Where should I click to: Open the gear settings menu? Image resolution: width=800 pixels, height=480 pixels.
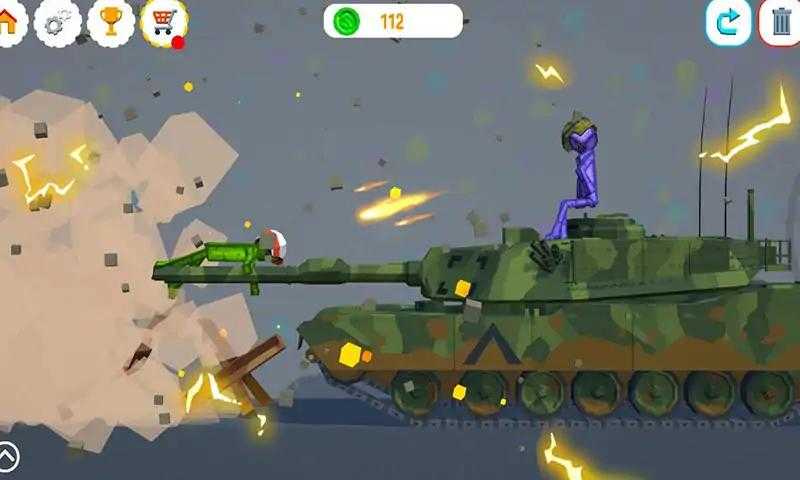click(58, 22)
